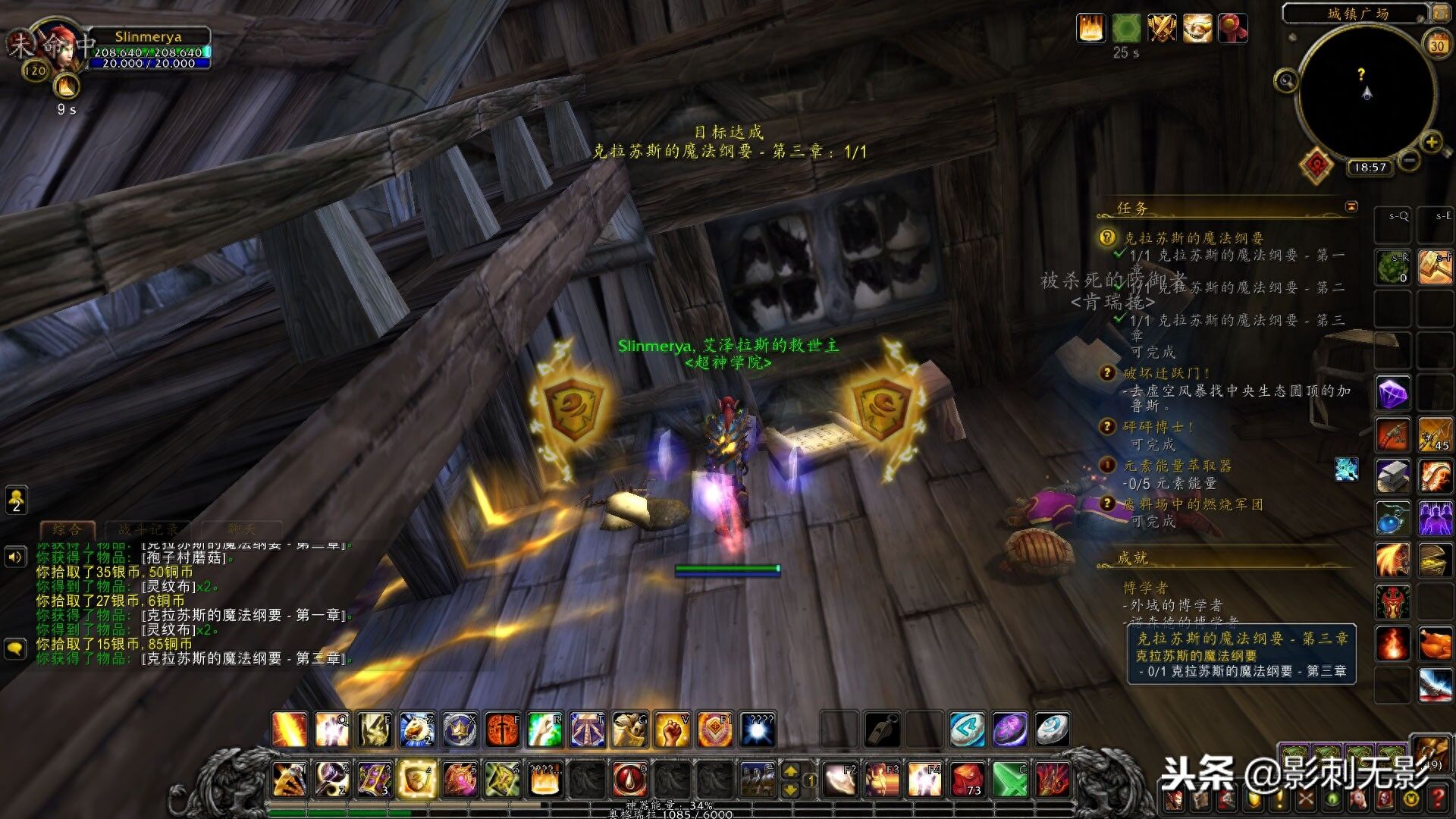Activate the glowing golden shield ability

coord(416,779)
